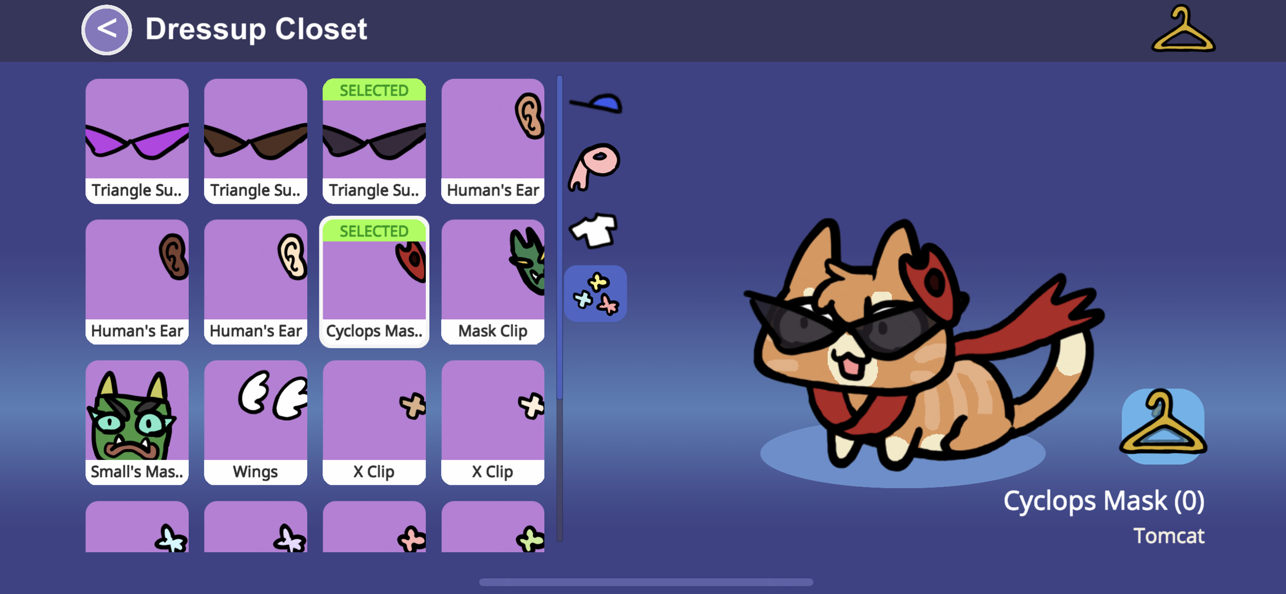1286x594 pixels.
Task: Equip the dark brown Human's Ear
Action: click(137, 282)
